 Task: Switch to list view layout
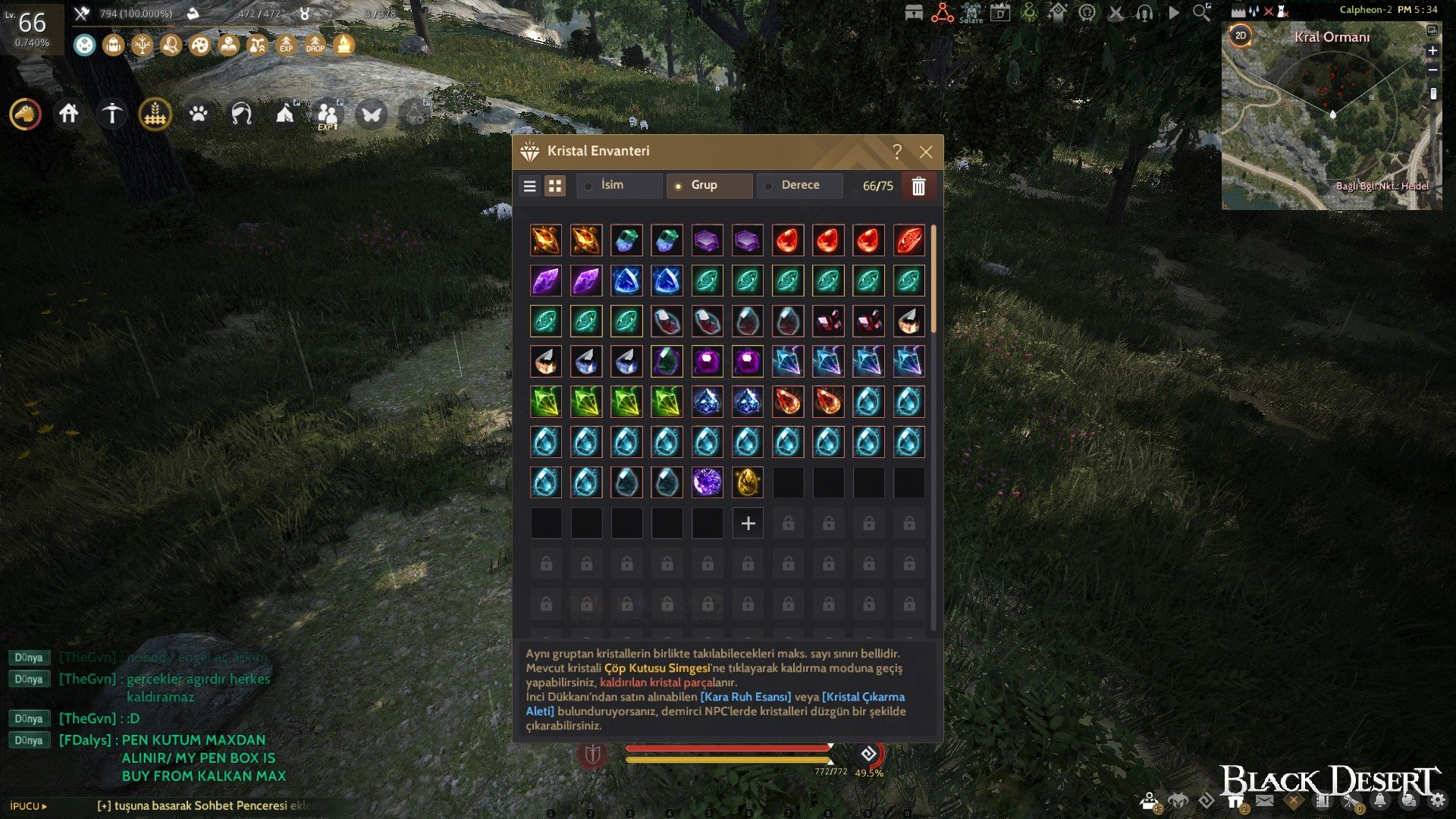click(530, 186)
